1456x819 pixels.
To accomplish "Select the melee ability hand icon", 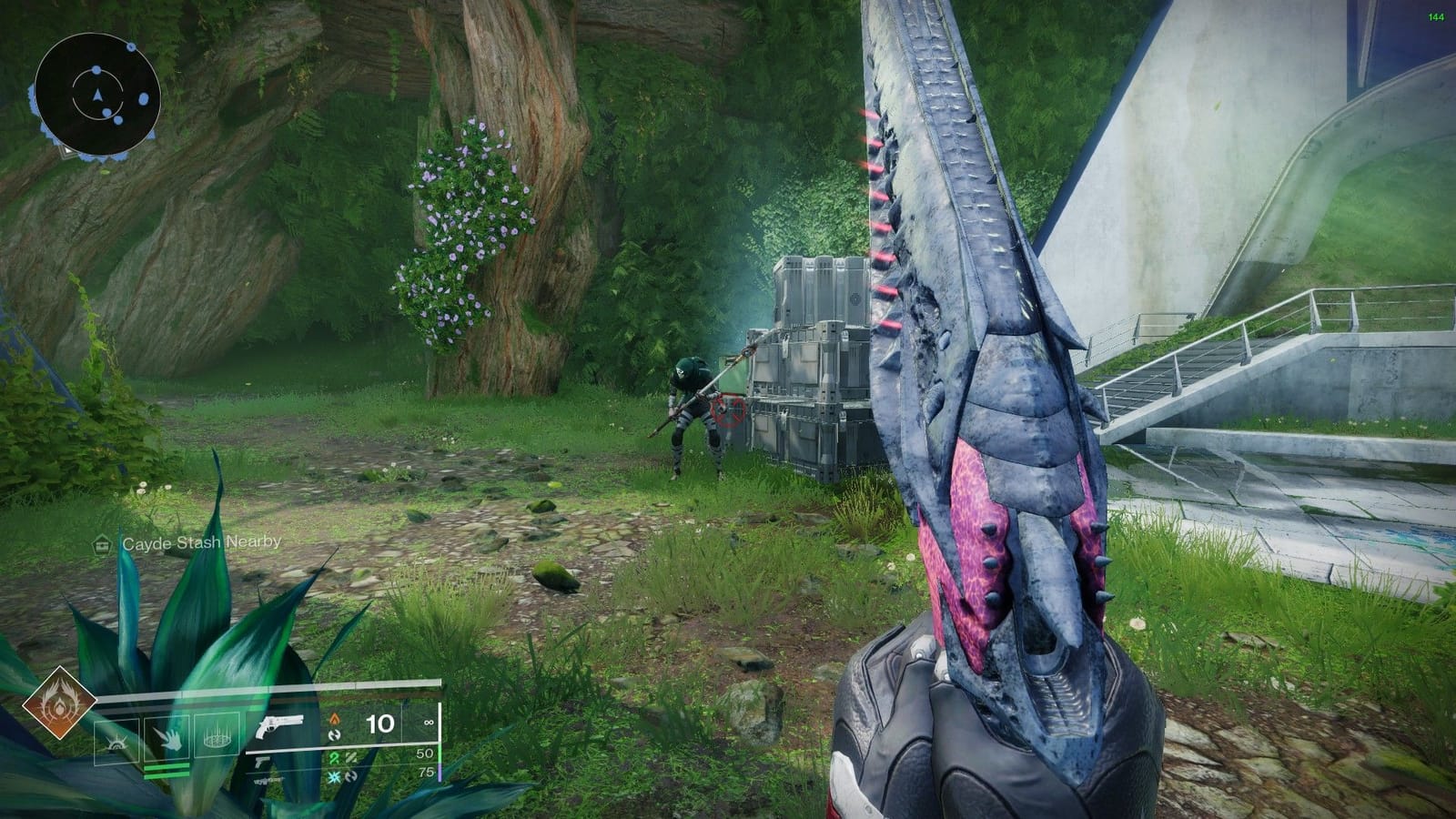I will tap(173, 739).
